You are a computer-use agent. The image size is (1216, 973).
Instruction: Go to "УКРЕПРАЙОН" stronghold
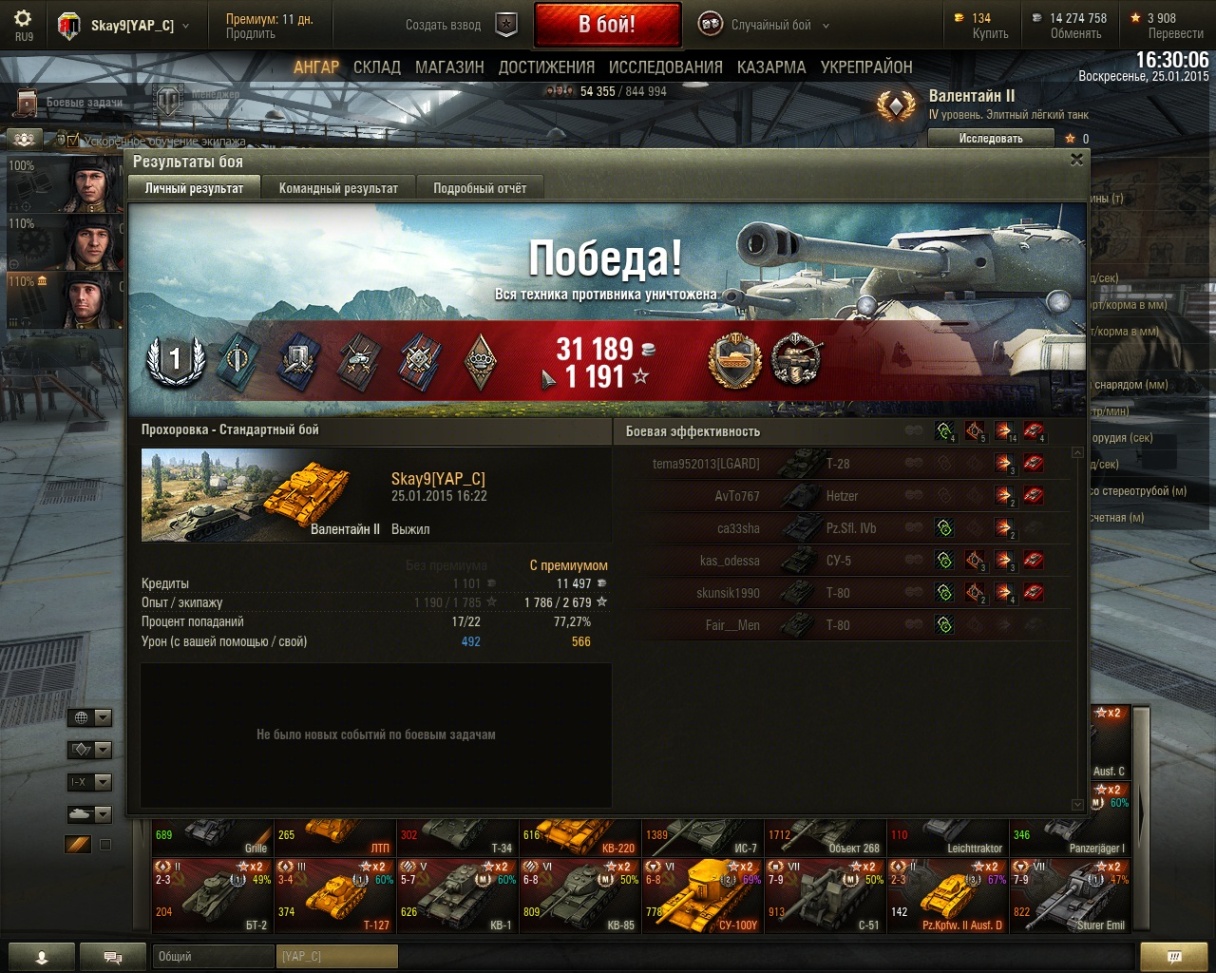866,67
